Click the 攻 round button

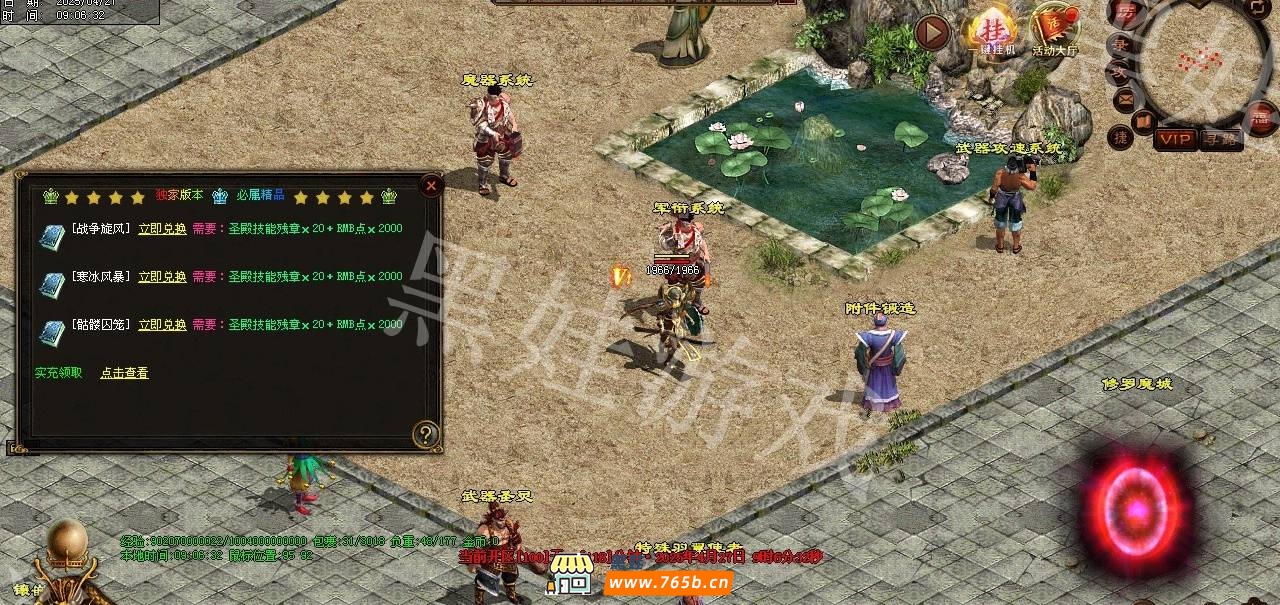pos(1118,72)
